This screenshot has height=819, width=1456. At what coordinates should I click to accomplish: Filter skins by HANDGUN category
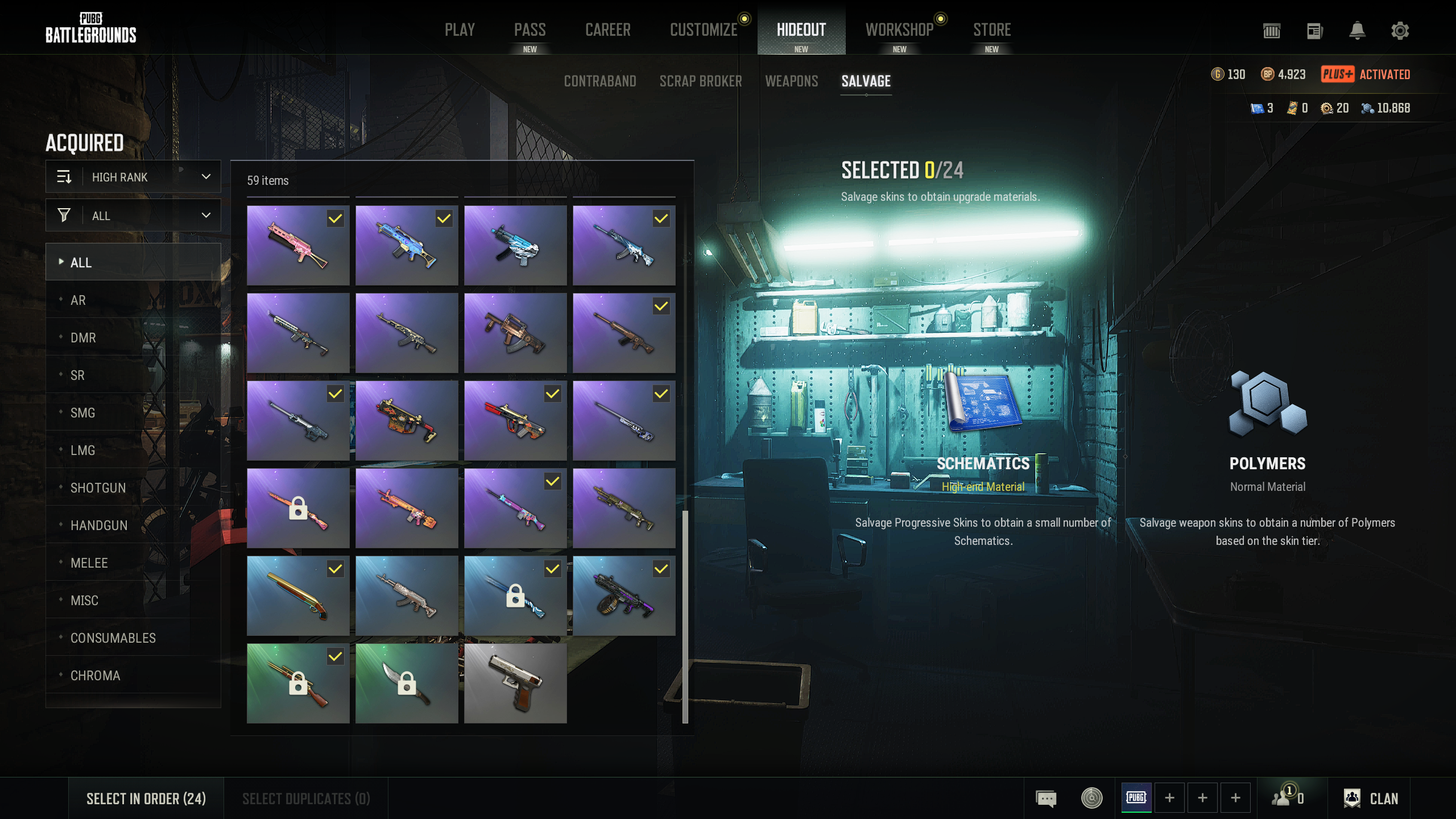point(99,526)
